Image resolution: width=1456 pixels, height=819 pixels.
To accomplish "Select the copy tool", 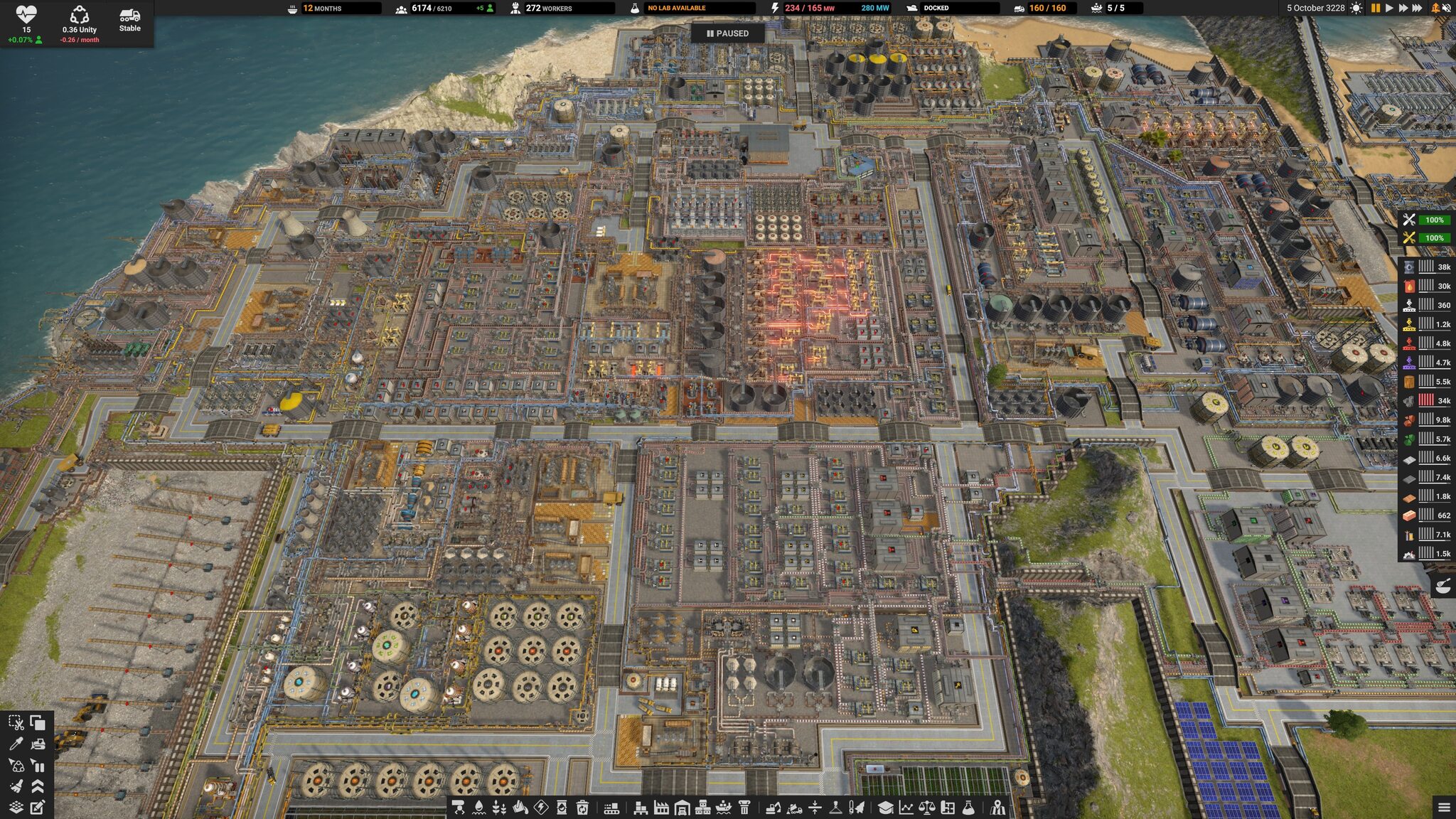I will pyautogui.click(x=38, y=723).
